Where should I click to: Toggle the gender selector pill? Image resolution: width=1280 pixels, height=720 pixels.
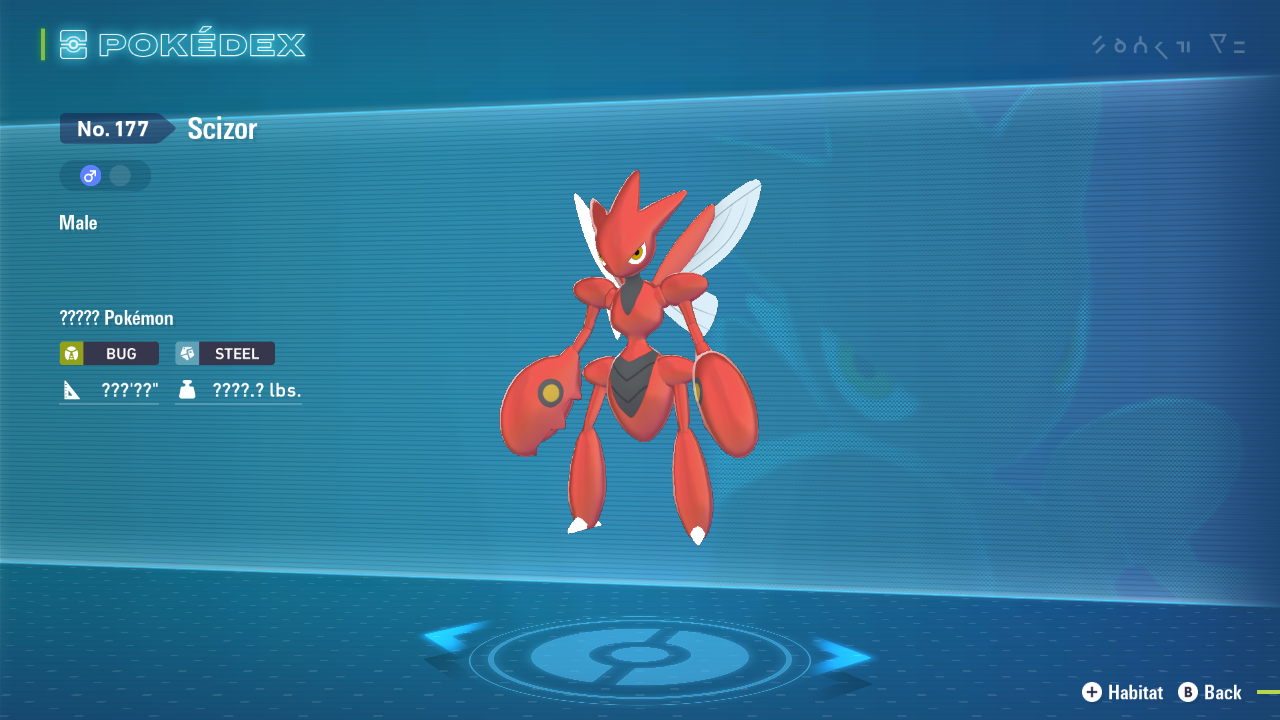[105, 175]
